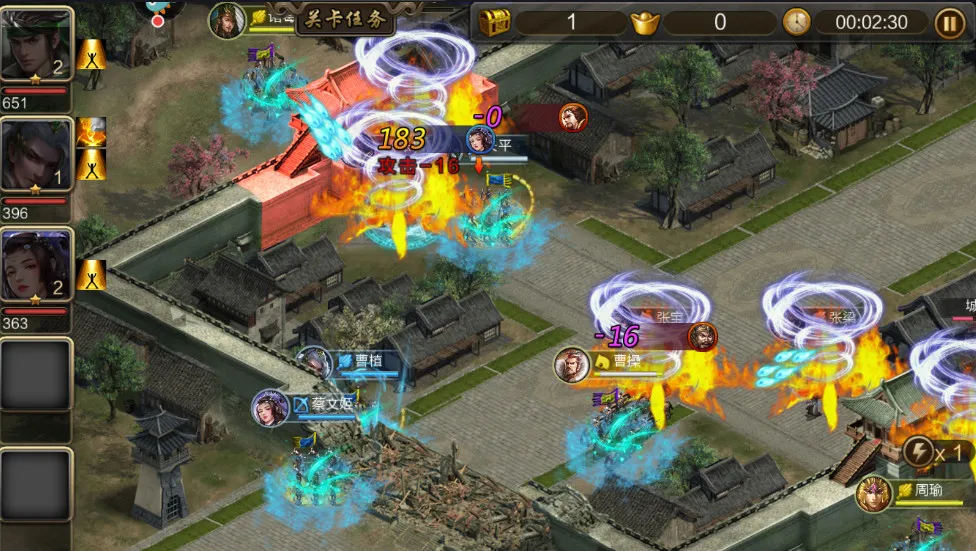Select the female hero portrait with 363 HP
Screen dimensions: 976x551
(36, 267)
